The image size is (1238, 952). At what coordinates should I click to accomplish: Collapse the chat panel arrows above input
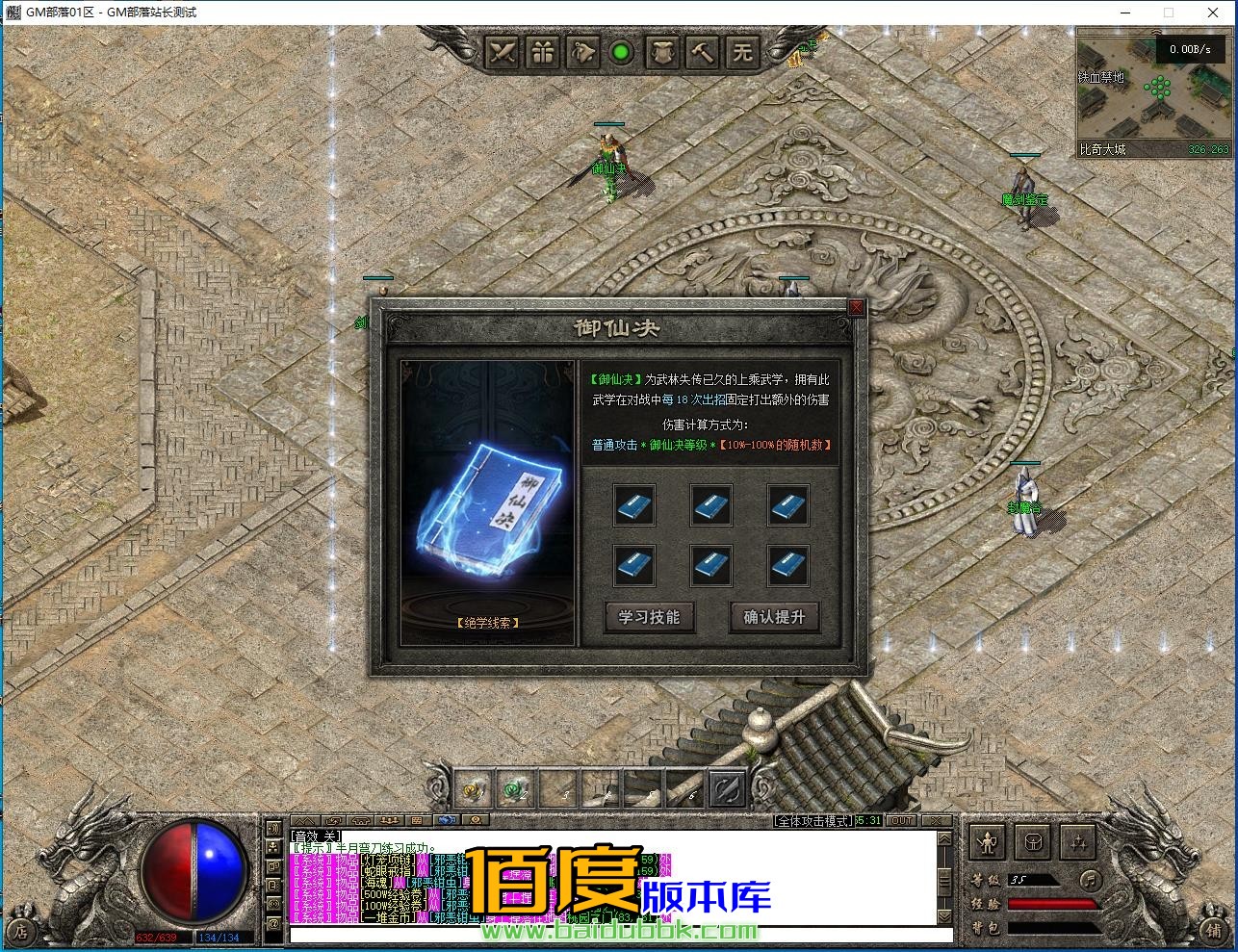click(x=306, y=821)
